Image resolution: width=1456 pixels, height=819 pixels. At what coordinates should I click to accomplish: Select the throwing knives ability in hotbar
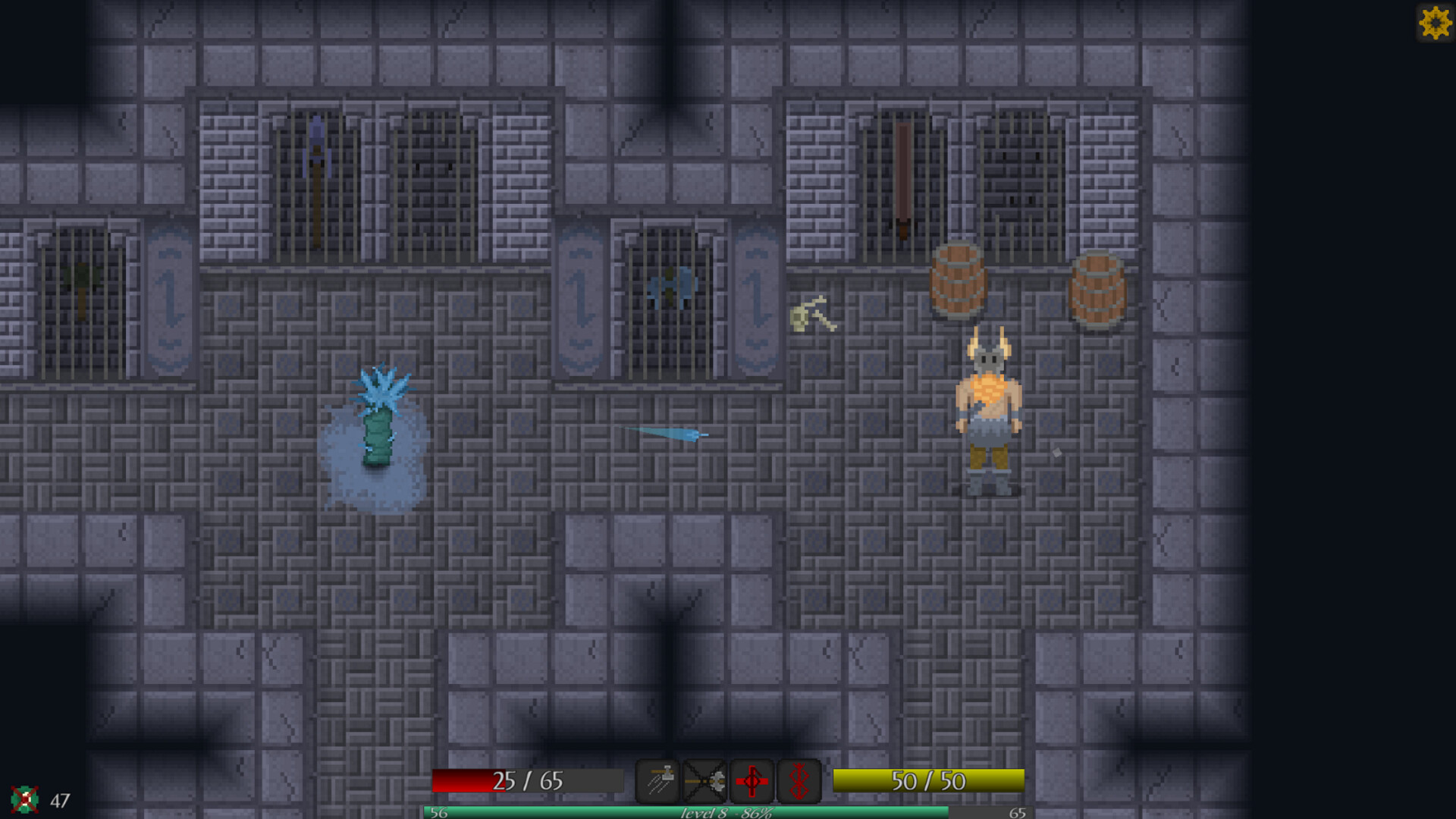[x=657, y=780]
